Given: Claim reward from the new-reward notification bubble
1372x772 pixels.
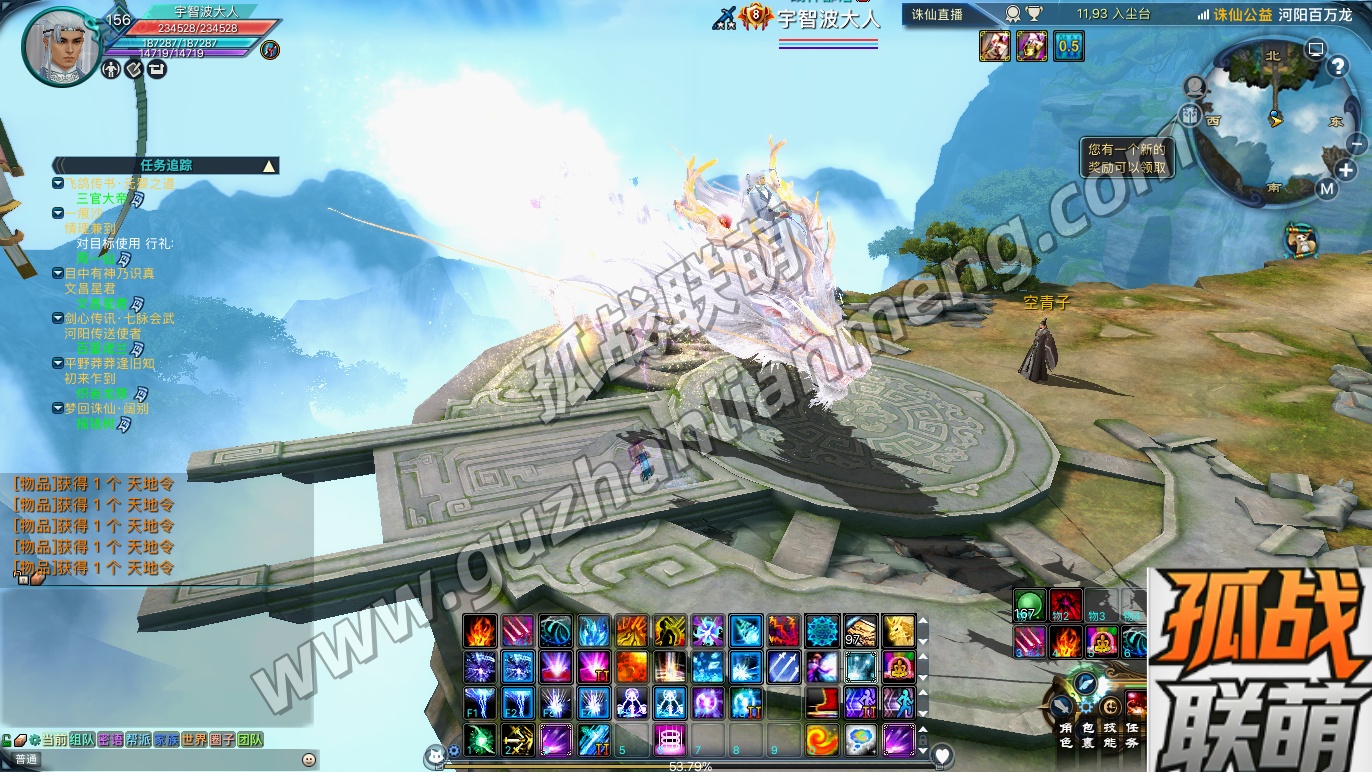Looking at the screenshot, I should tap(1127, 159).
